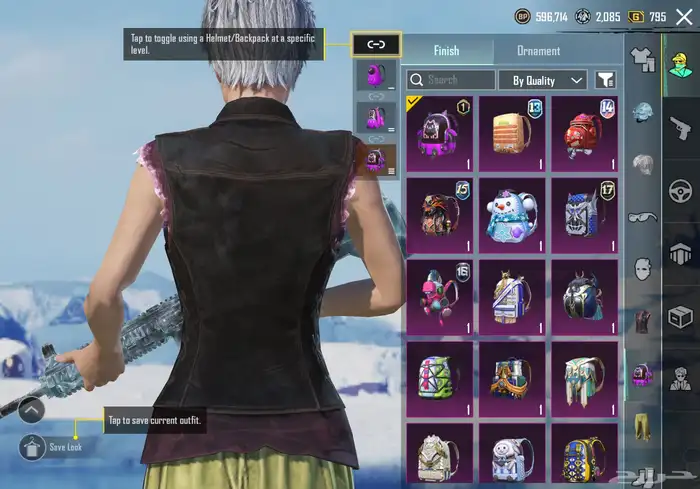700x489 pixels.
Task: Switch to the Ornament tab
Action: pos(538,51)
